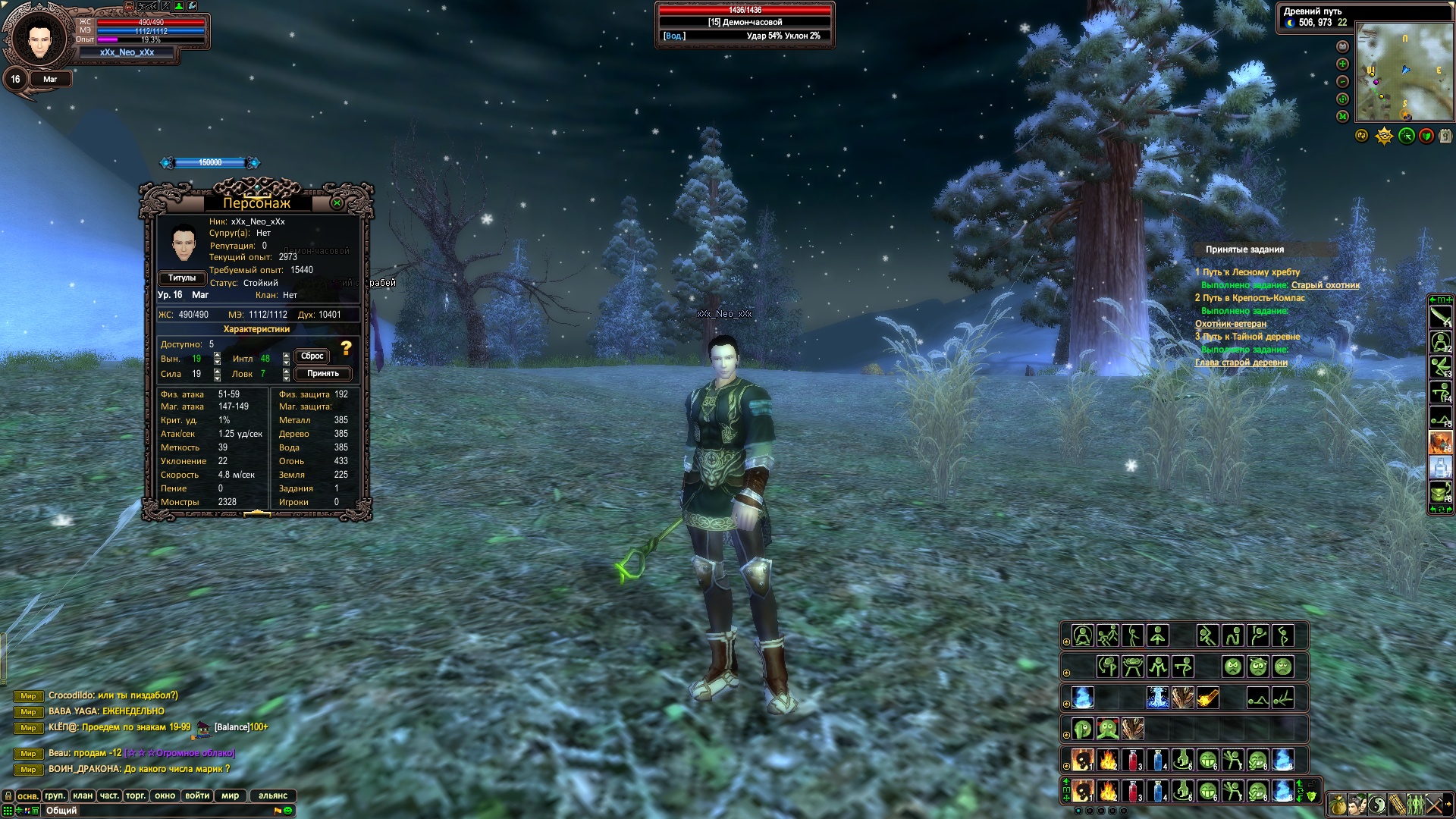This screenshot has height=819, width=1456.
Task: Use the red health potion in slot 3
Action: pyautogui.click(x=1133, y=791)
